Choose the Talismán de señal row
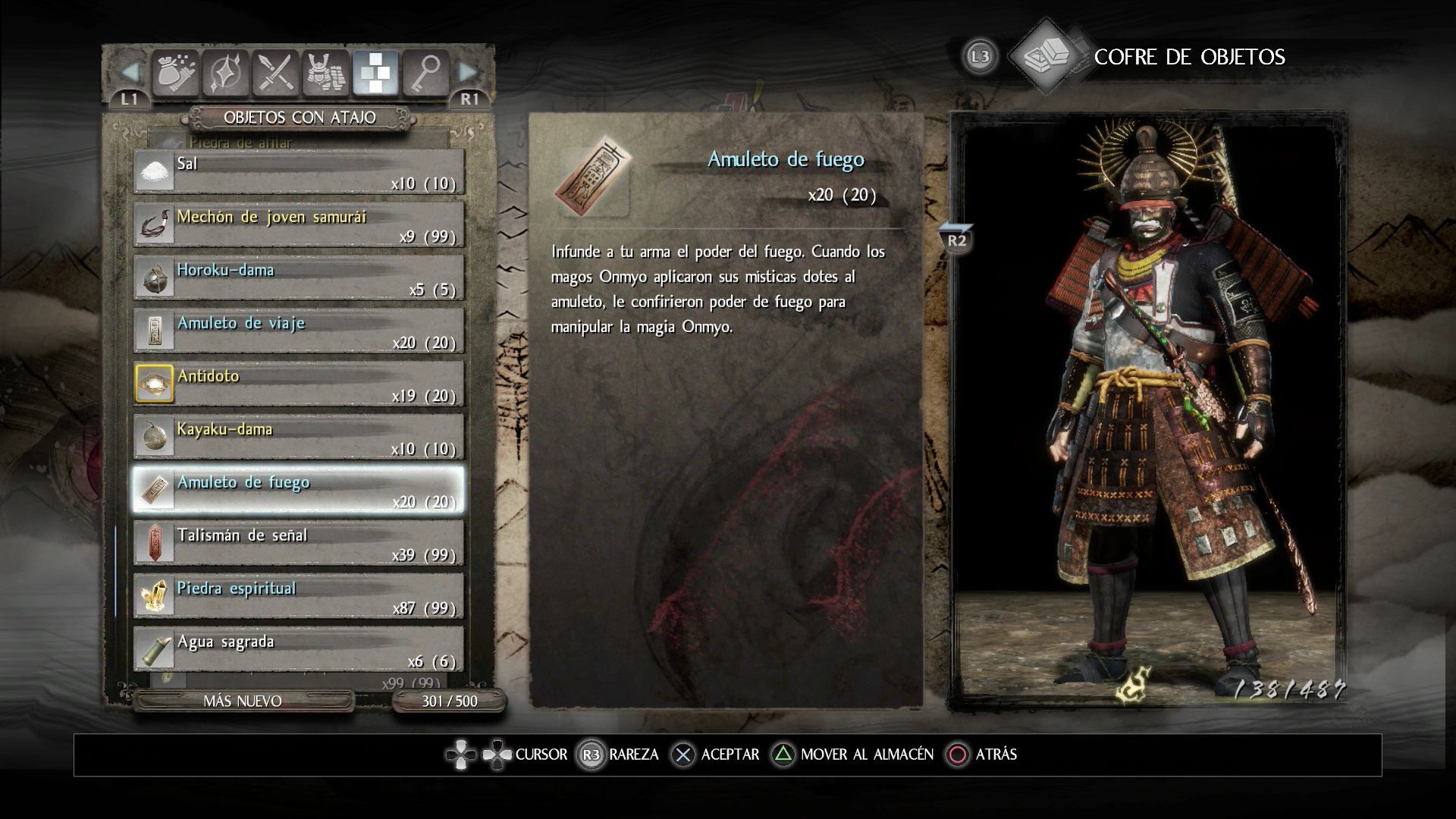This screenshot has width=1456, height=819. point(299,543)
